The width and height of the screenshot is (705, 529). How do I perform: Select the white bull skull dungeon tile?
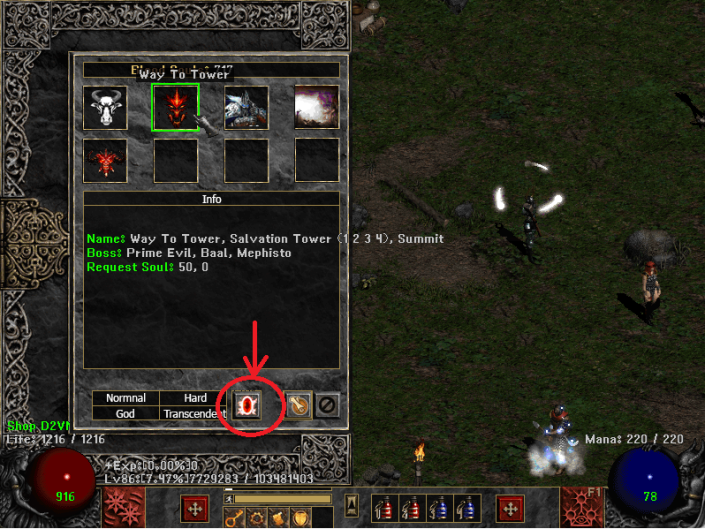click(x=105, y=106)
